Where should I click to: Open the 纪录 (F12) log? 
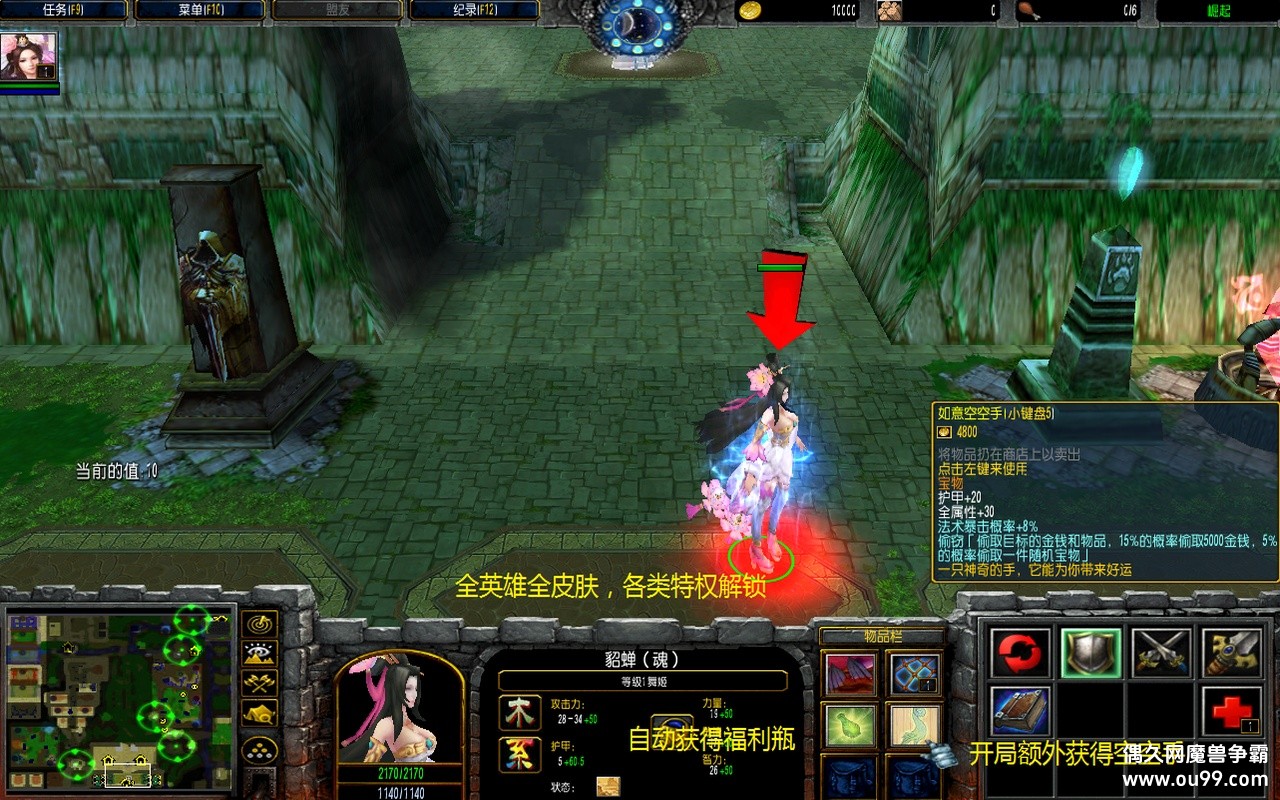pos(474,11)
